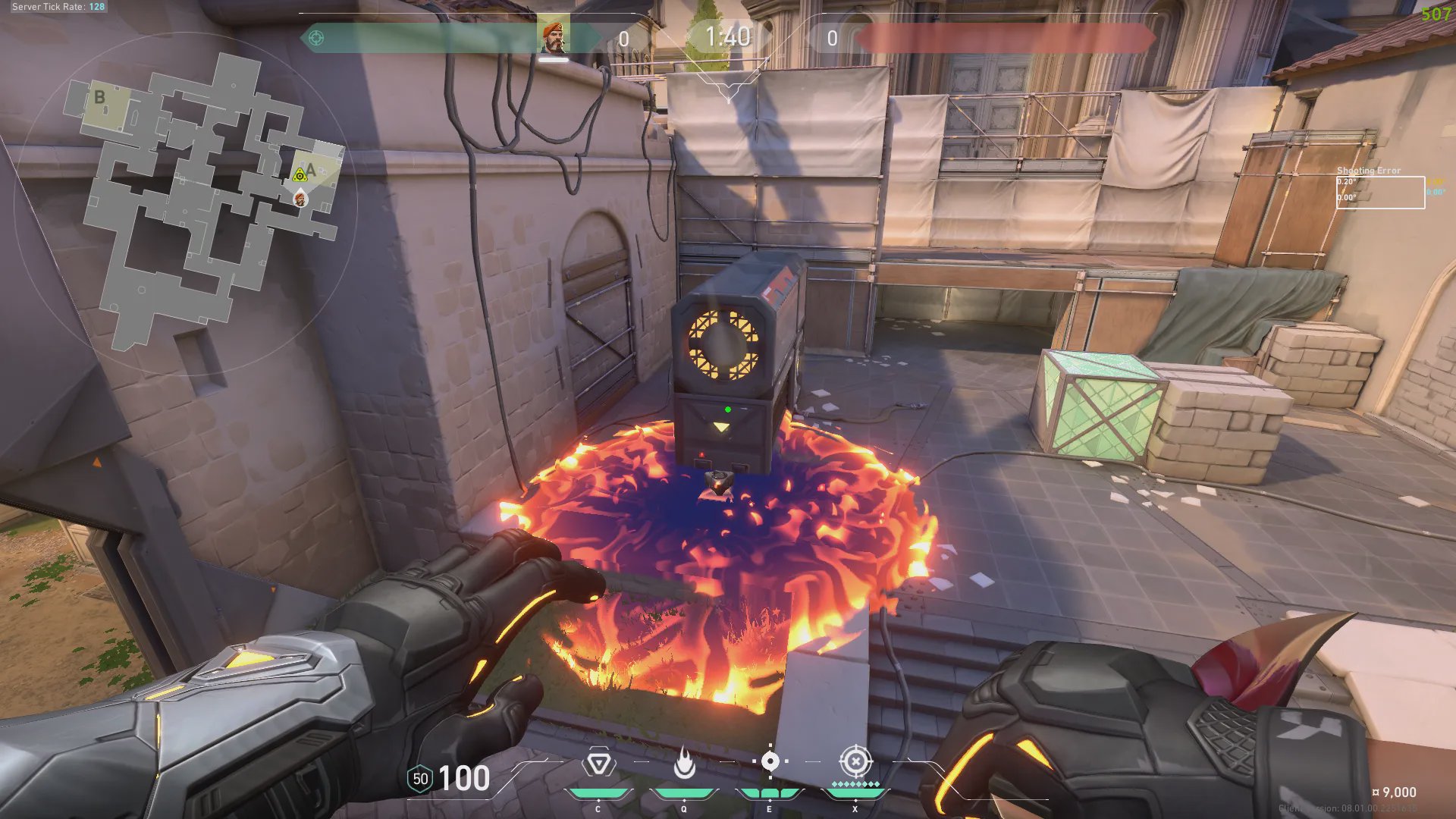Click the crosshair emblem on the green team bar

tap(316, 38)
